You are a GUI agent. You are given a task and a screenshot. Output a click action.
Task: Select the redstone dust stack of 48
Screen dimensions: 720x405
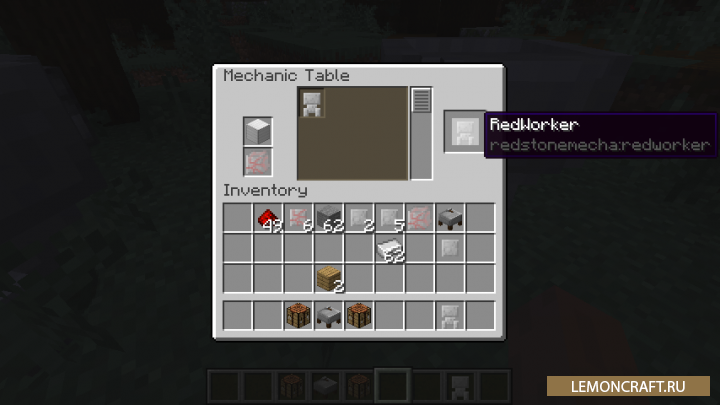click(x=268, y=217)
